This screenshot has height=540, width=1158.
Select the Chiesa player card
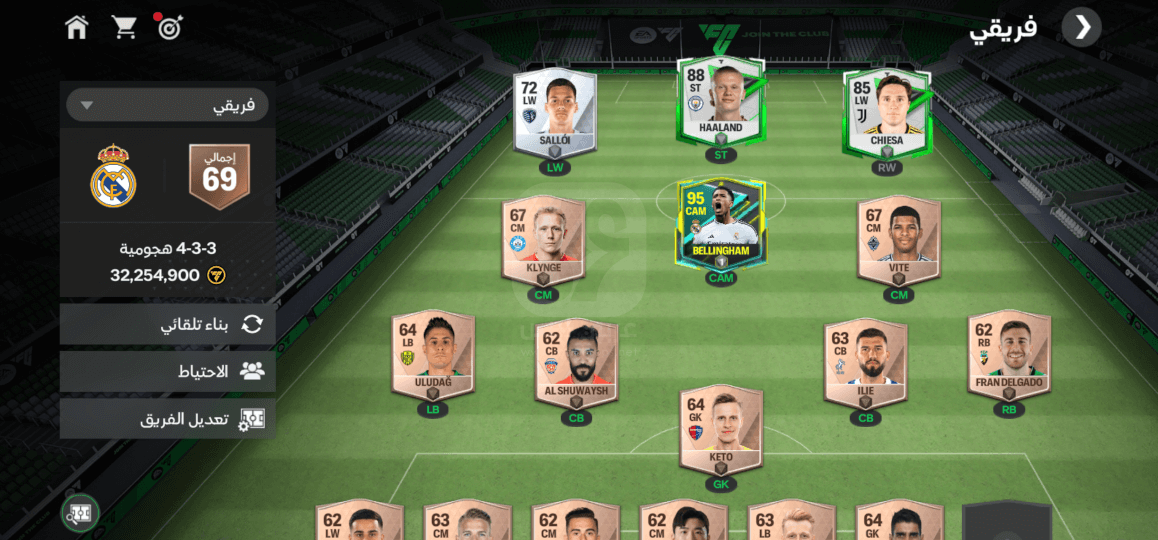tap(886, 110)
